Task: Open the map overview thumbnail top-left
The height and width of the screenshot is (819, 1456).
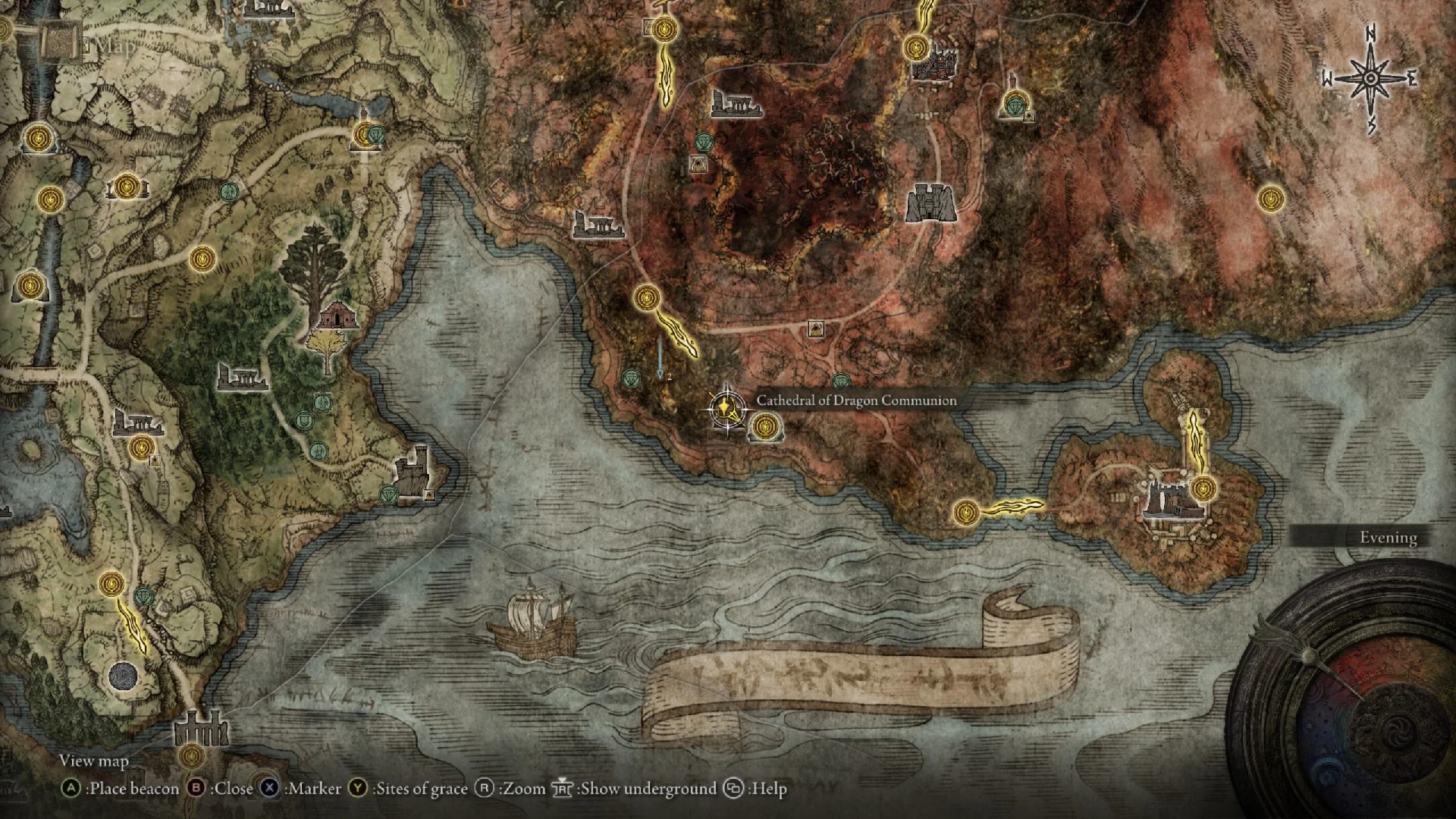Action: (x=61, y=42)
